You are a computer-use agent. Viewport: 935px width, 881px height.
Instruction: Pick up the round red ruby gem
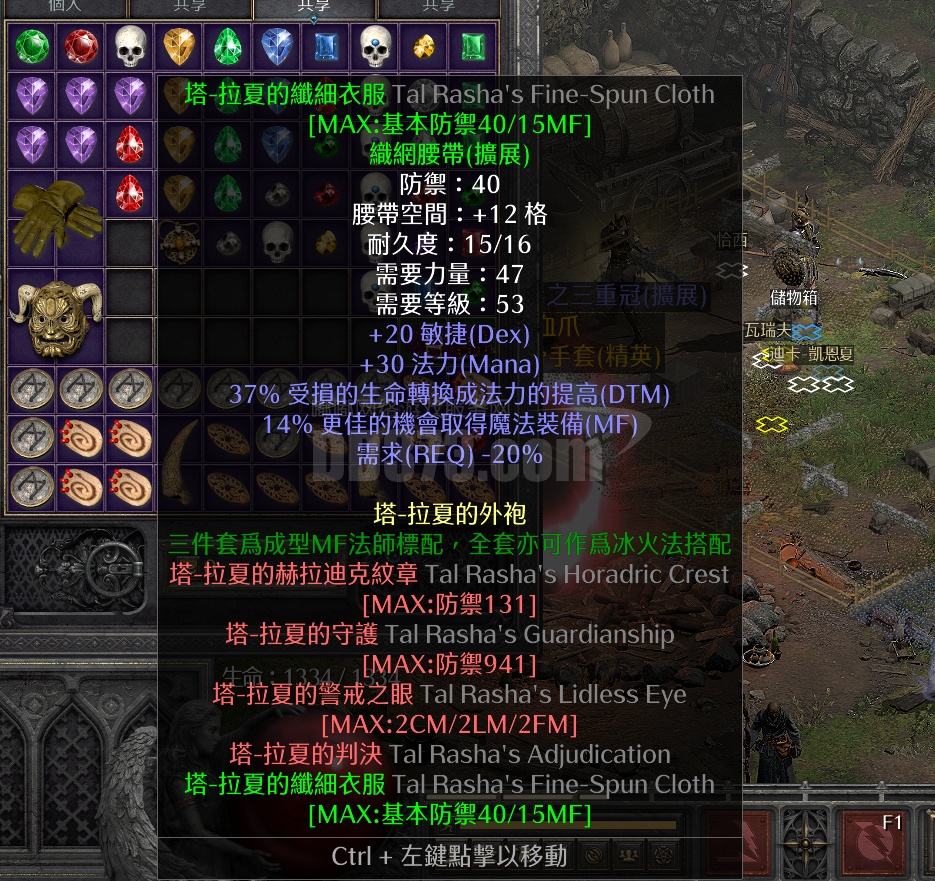[81, 47]
